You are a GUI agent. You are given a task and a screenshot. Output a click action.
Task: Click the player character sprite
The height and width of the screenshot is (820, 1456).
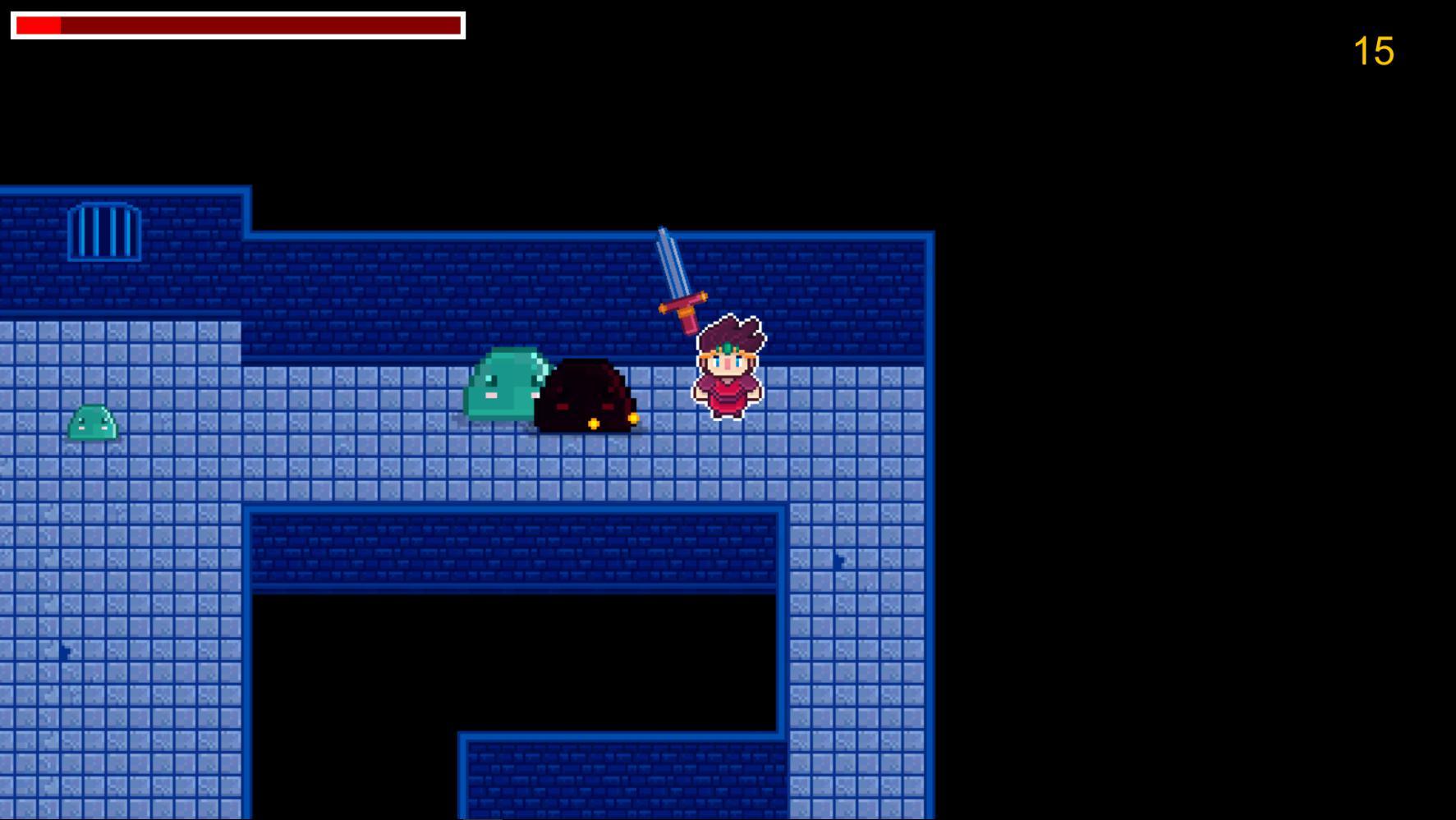coord(727,369)
